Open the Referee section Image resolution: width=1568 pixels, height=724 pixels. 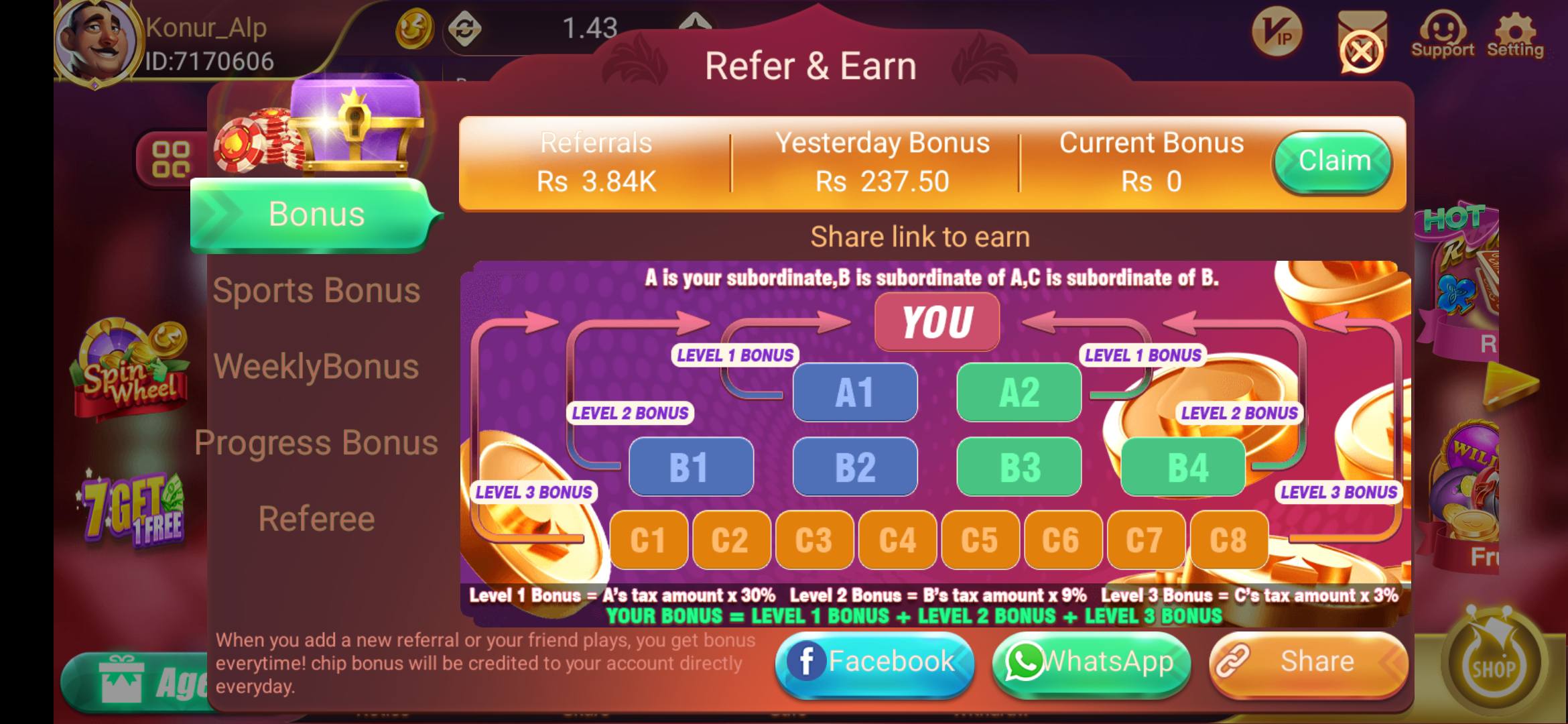point(318,518)
